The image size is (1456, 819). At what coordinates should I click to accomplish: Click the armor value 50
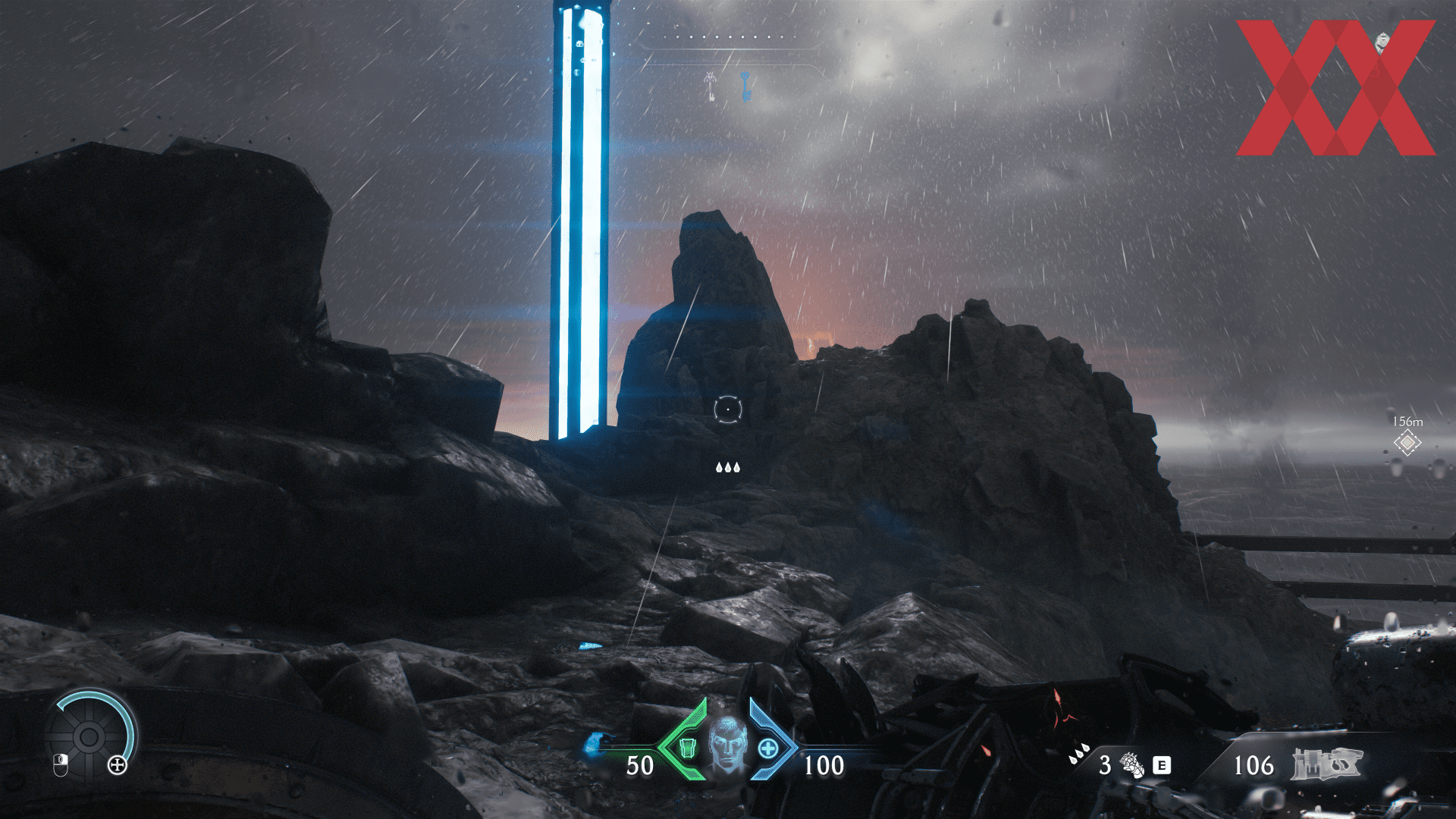pyautogui.click(x=641, y=764)
